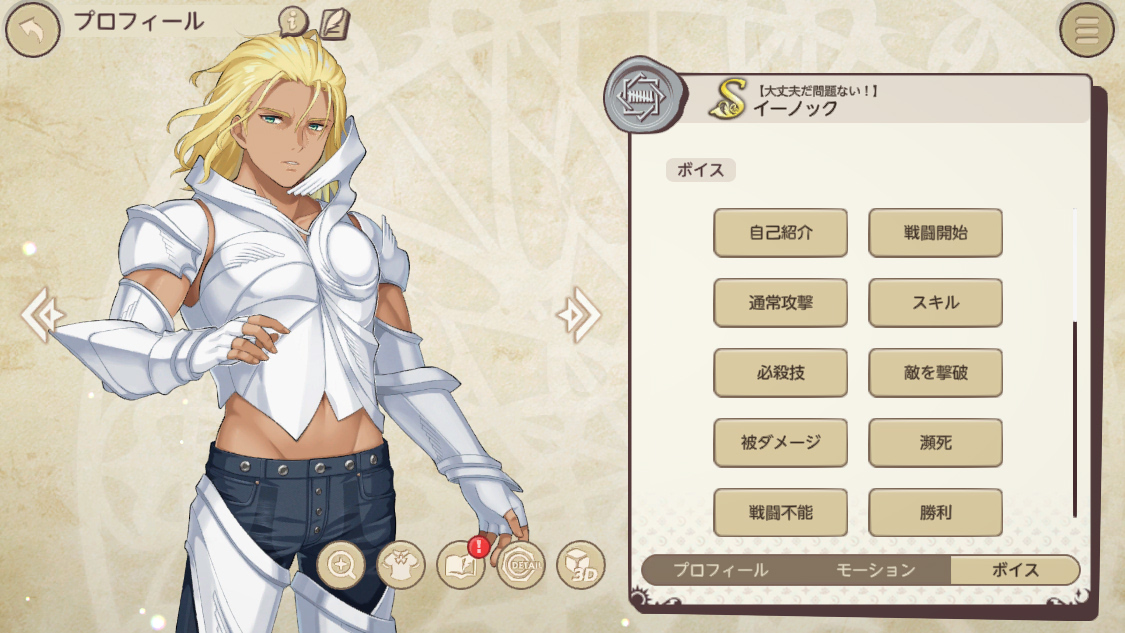Open the hamburger menu

point(1086,30)
